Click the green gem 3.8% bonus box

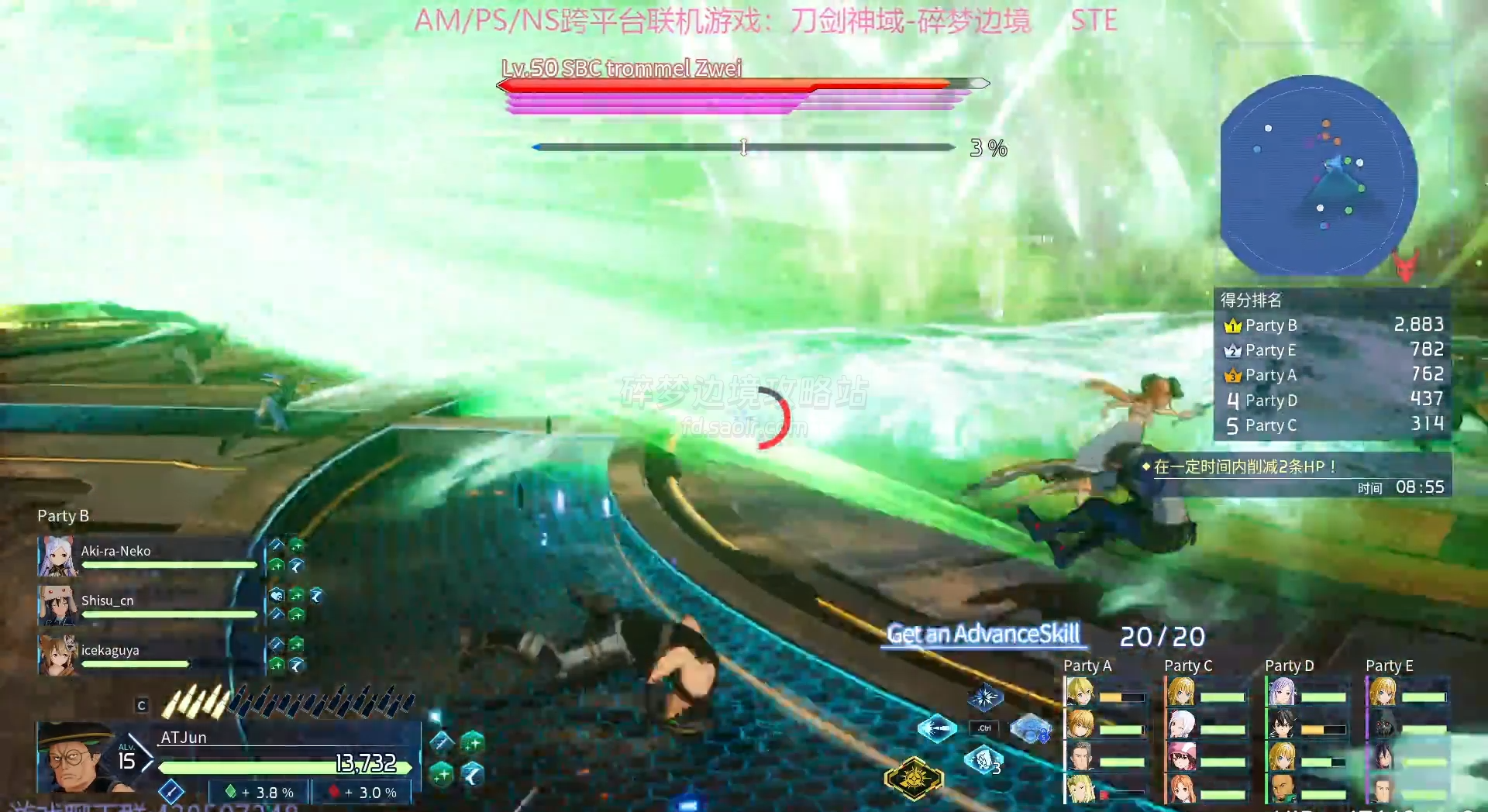click(259, 792)
